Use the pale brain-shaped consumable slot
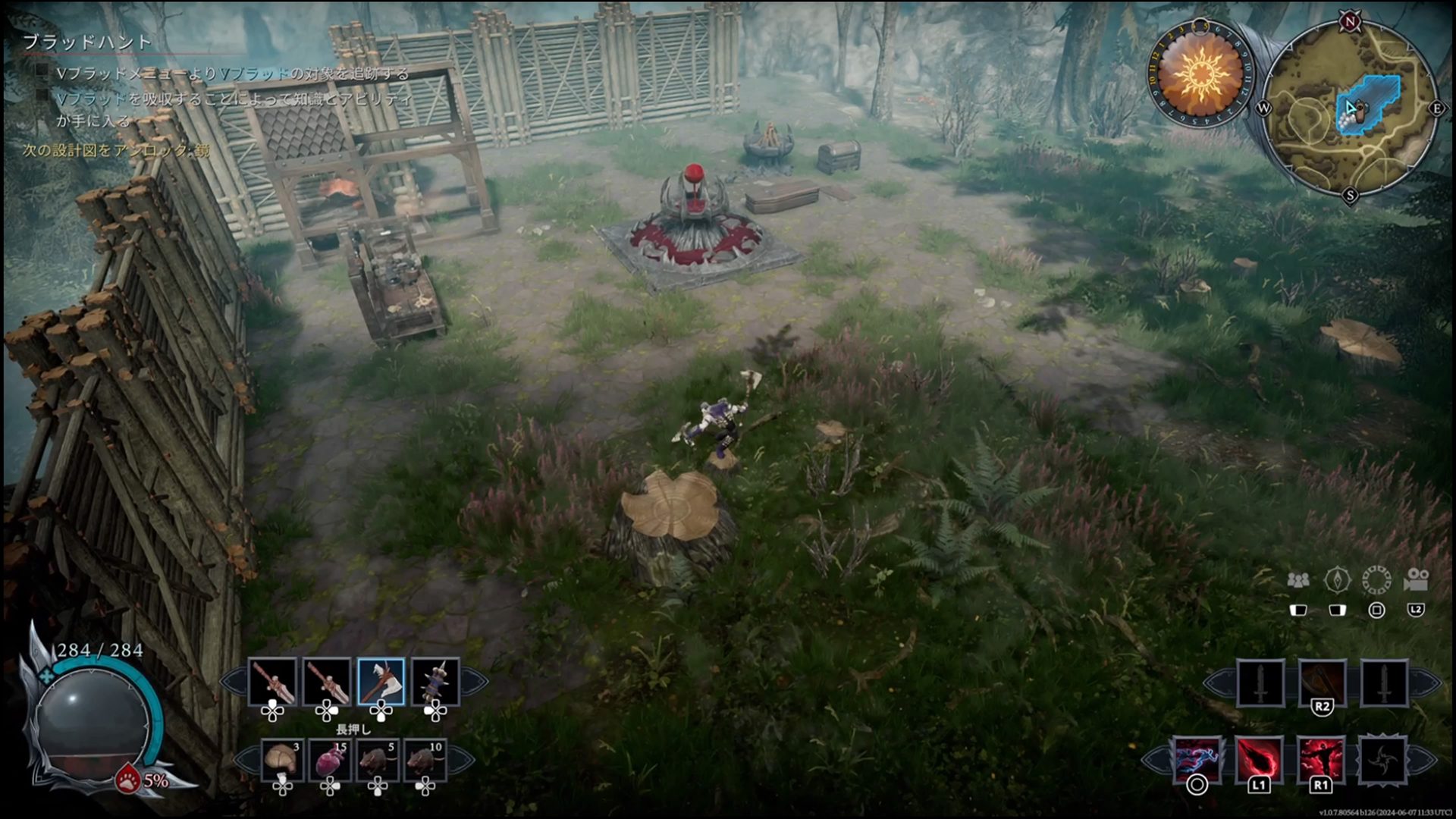Viewport: 1456px width, 819px height. click(x=282, y=760)
